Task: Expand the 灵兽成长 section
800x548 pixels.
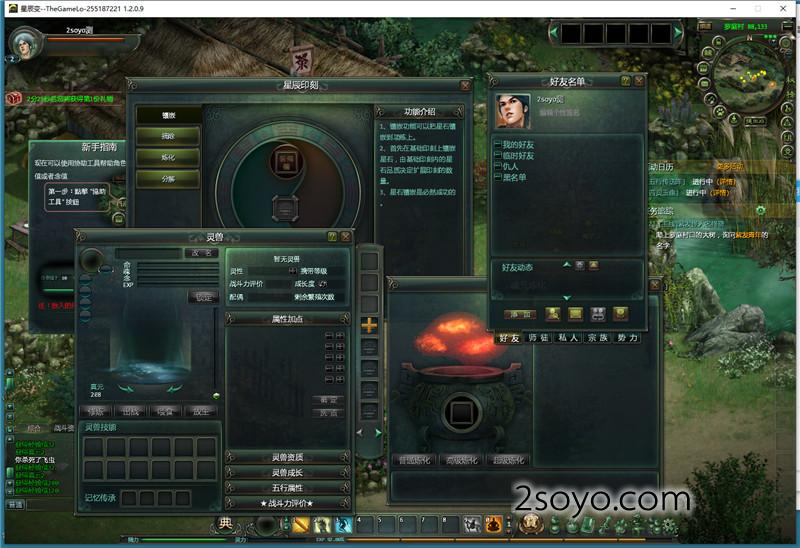Action: pyautogui.click(x=287, y=472)
